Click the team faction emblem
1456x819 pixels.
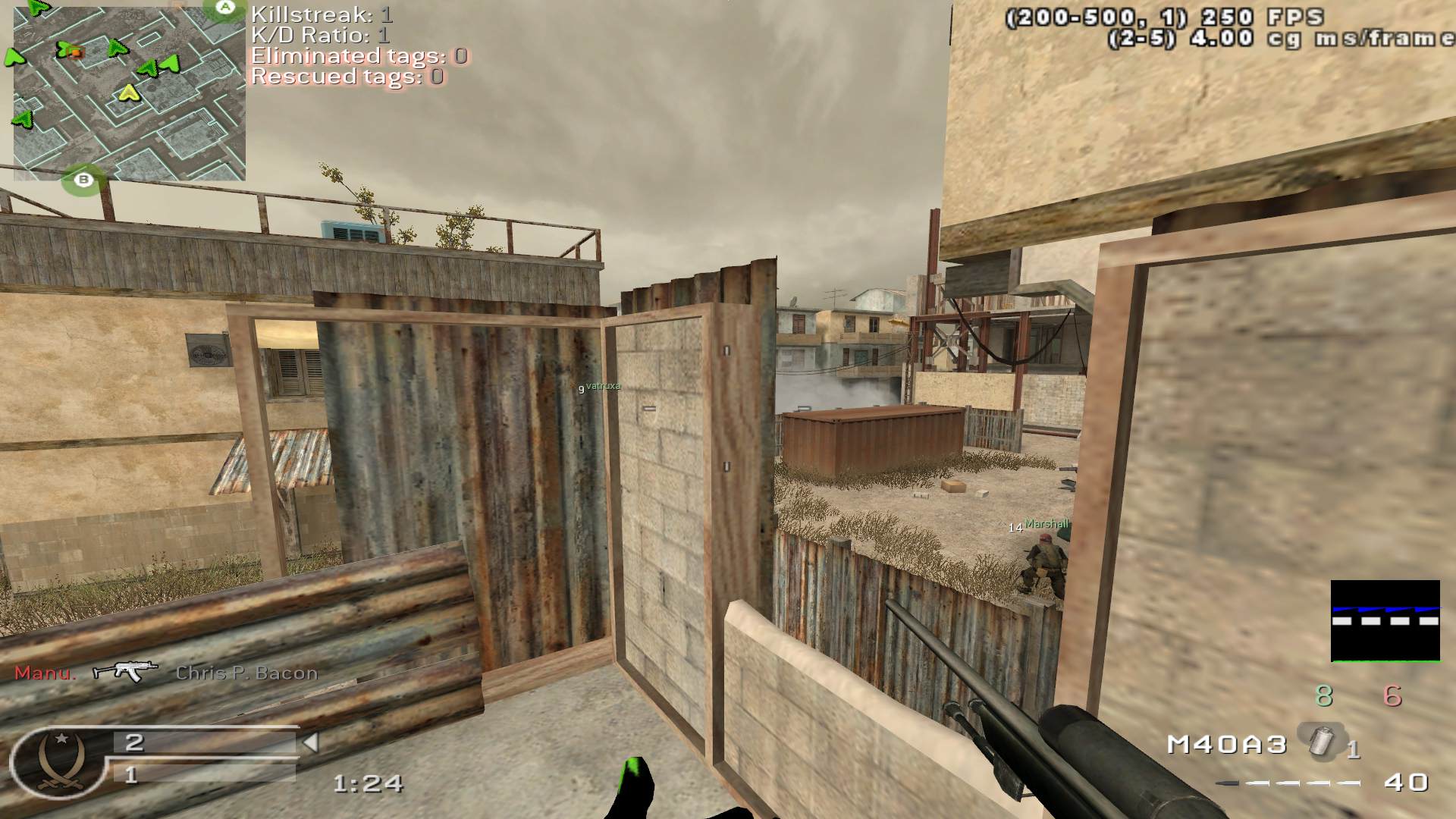[58, 761]
